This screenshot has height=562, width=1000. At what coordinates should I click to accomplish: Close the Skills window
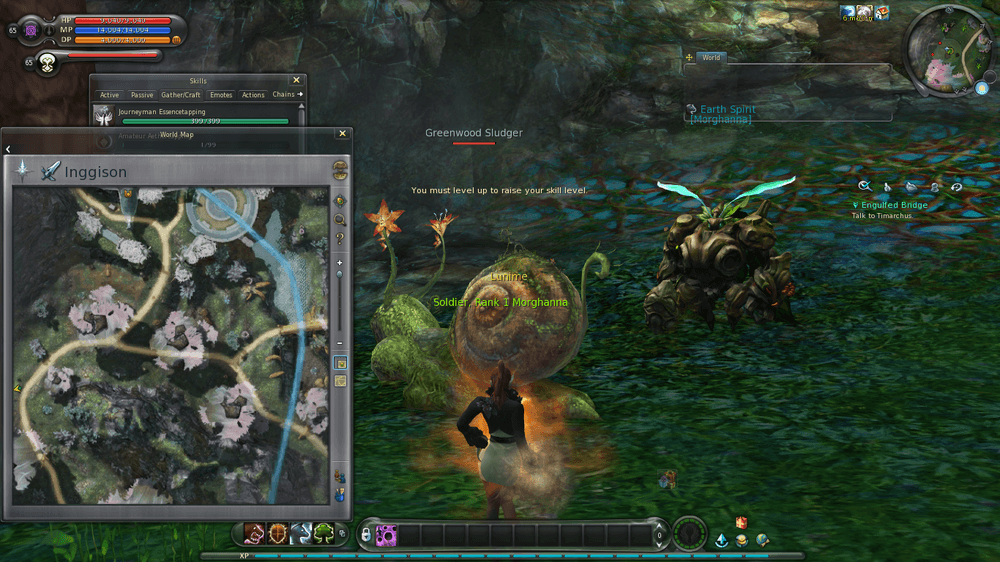point(296,80)
